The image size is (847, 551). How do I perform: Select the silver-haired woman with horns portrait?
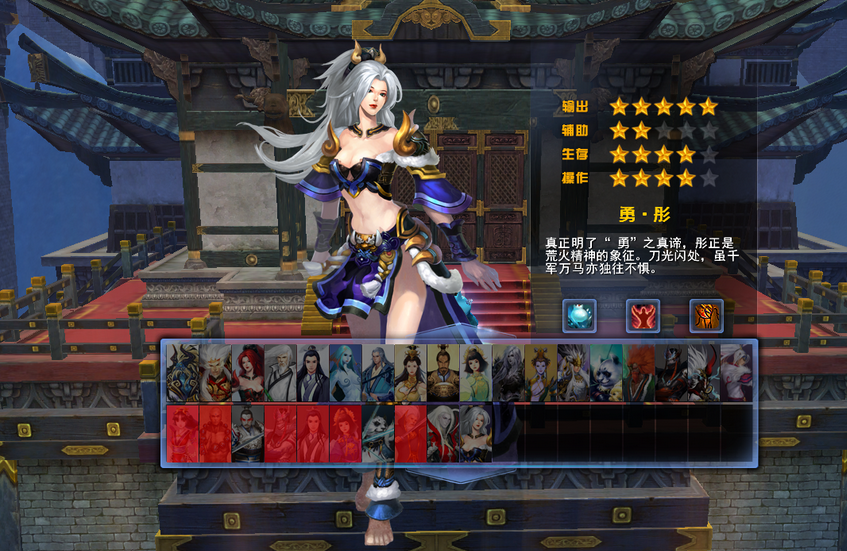475,433
